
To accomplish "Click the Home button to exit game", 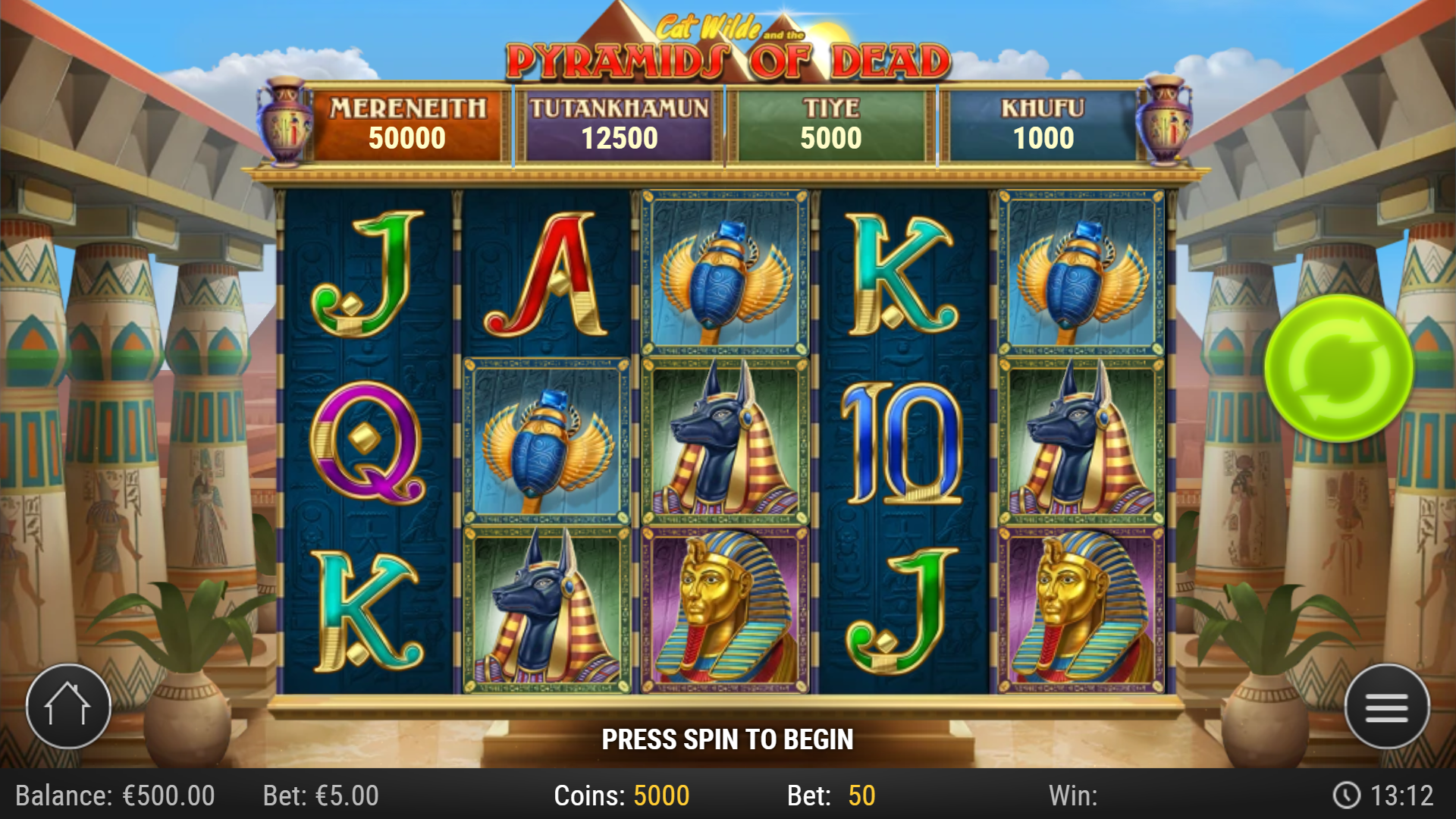I will [70, 707].
